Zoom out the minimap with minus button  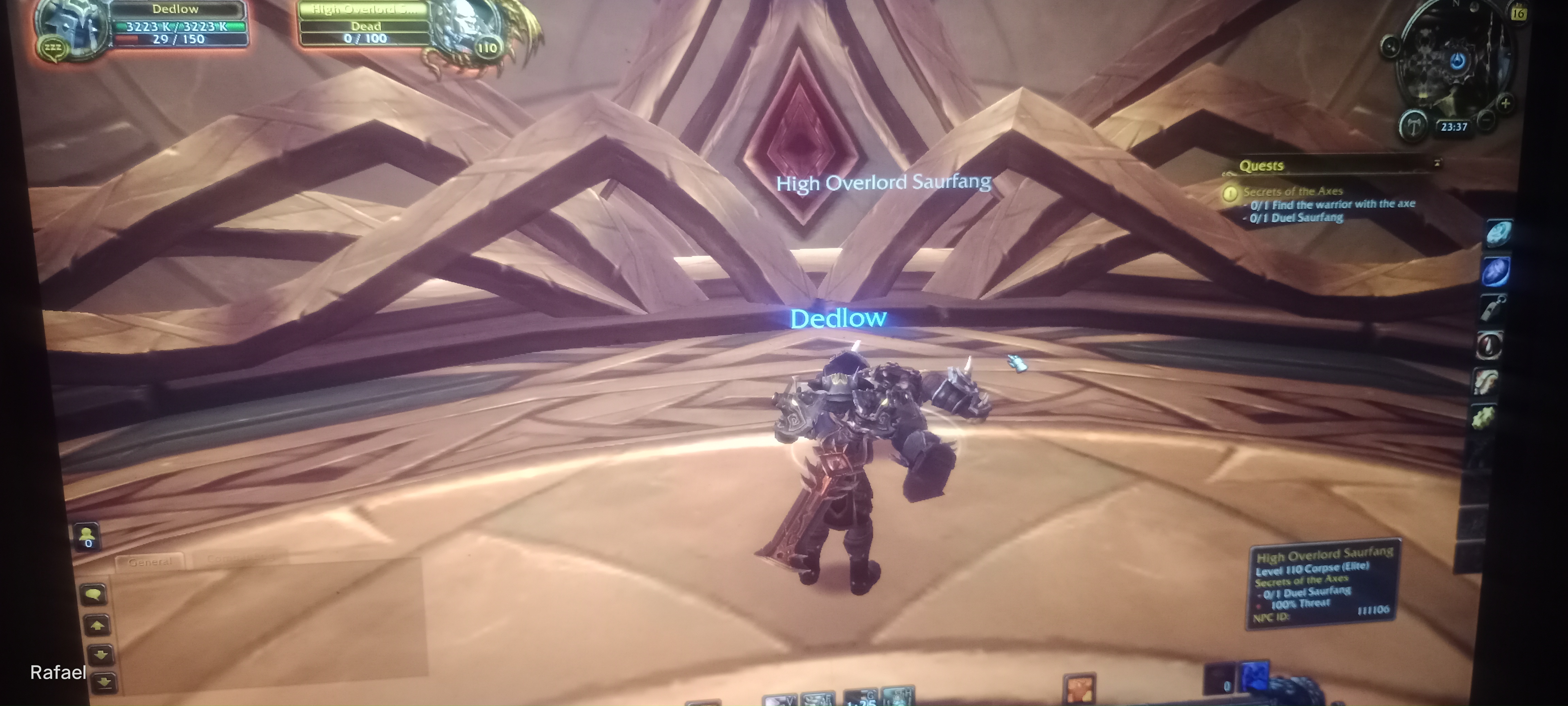point(1486,120)
